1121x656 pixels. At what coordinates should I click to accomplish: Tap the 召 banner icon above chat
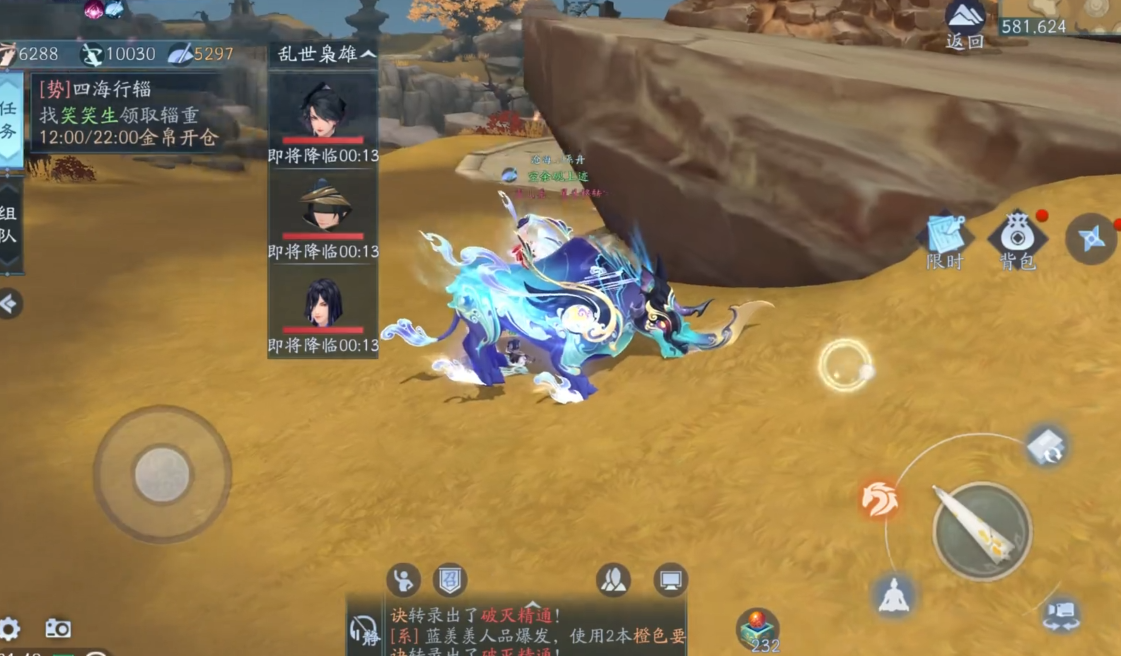[x=450, y=579]
